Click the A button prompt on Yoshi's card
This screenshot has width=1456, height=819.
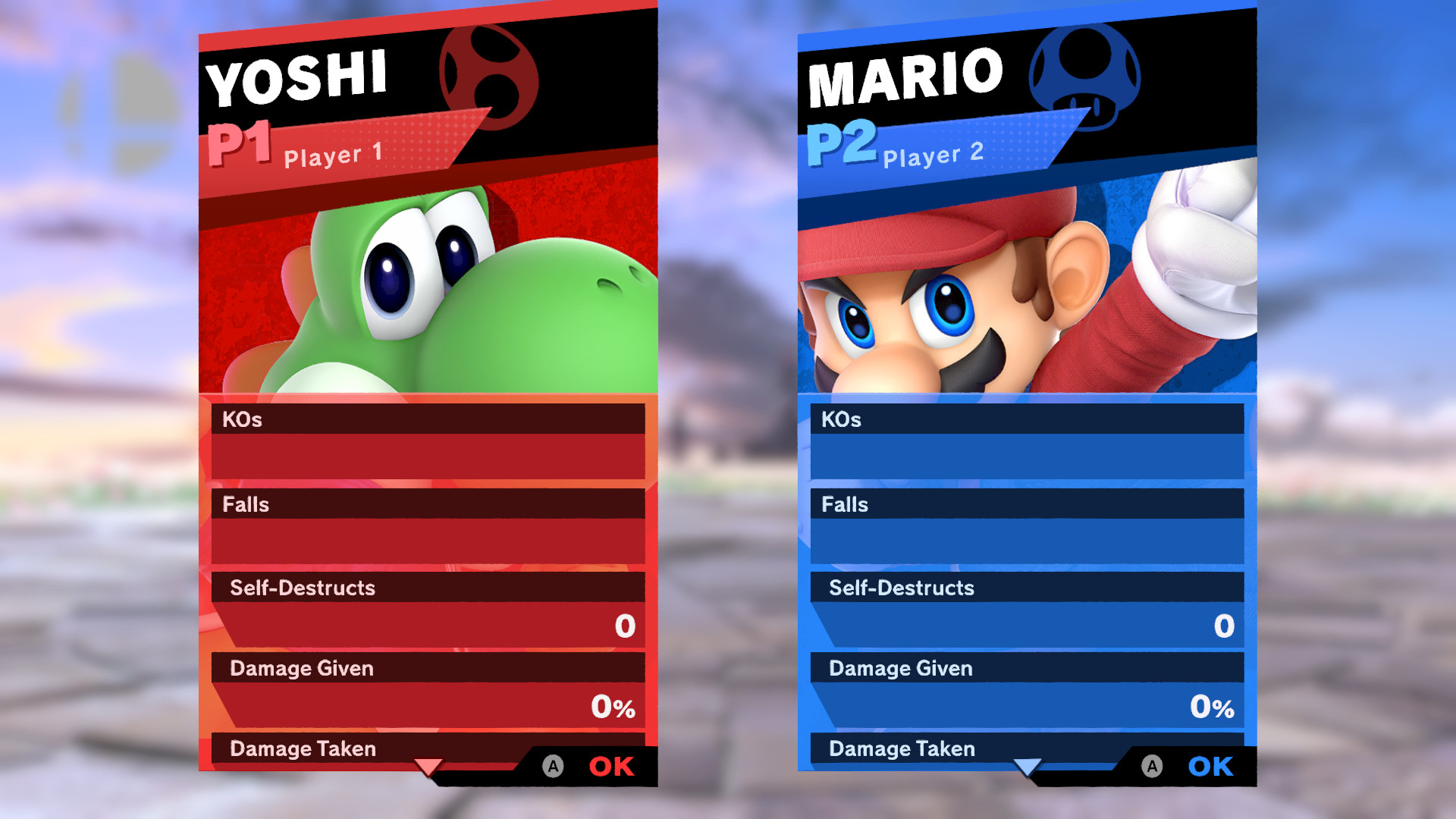[551, 766]
